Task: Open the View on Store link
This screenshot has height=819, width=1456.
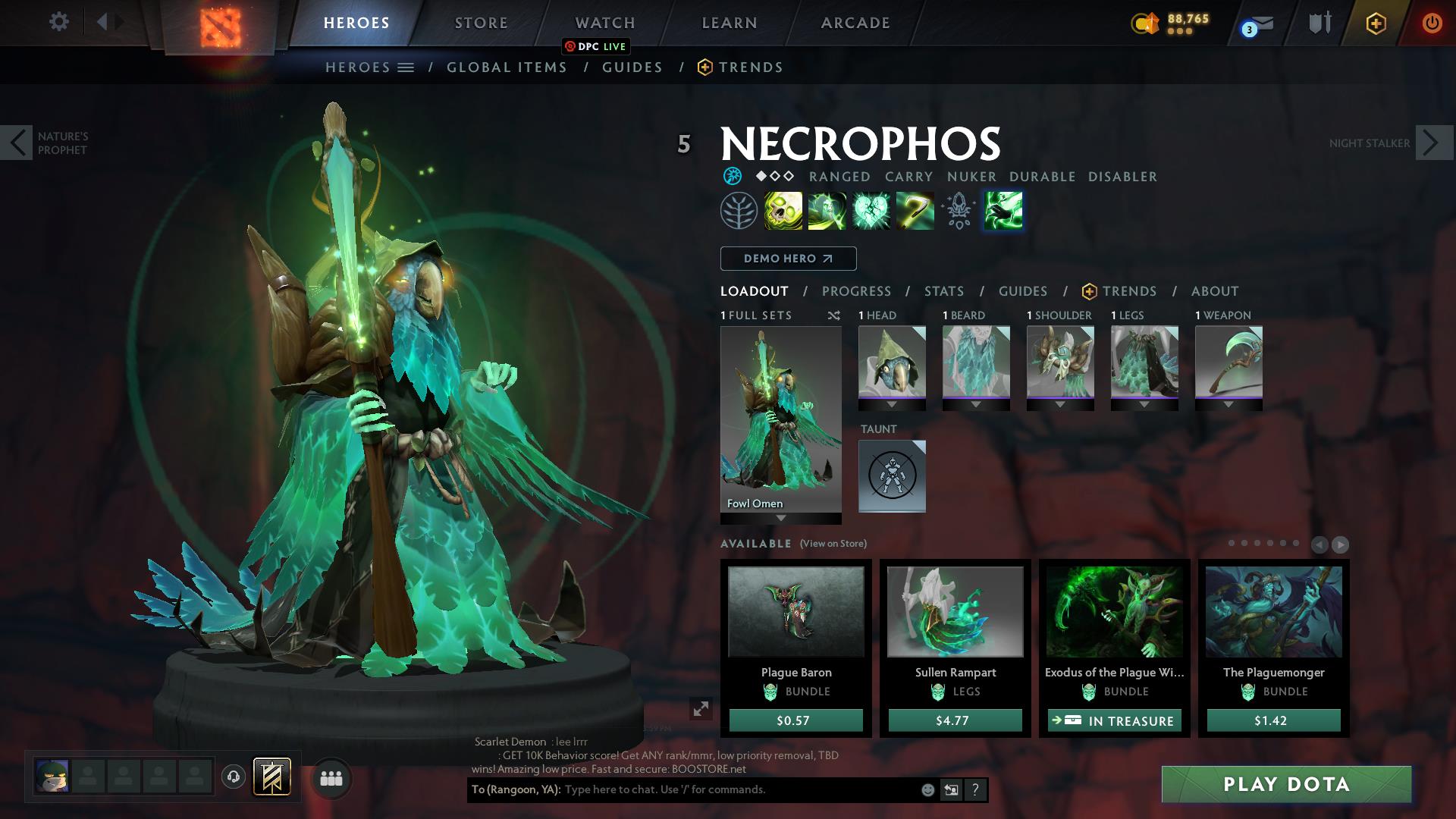Action: click(x=833, y=544)
